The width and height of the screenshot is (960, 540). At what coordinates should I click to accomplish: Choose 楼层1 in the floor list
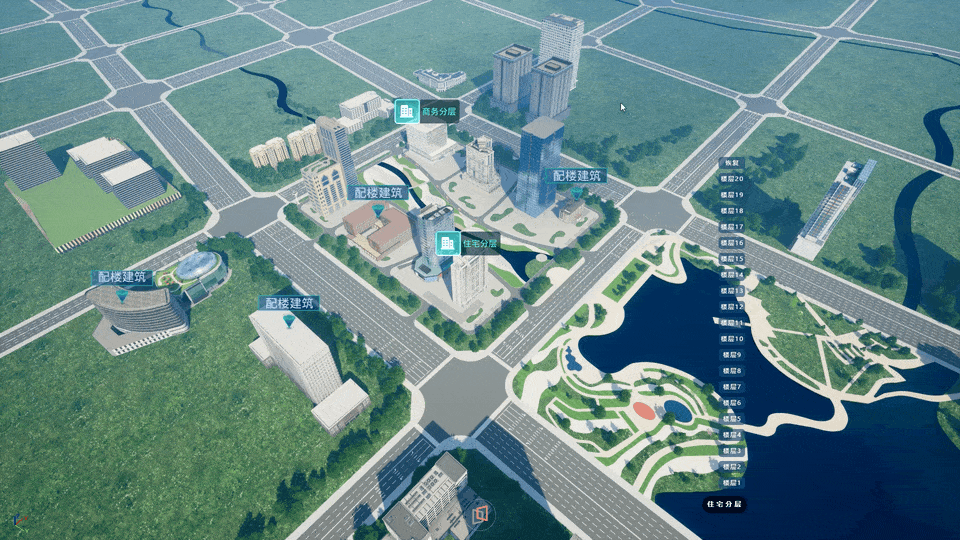click(732, 483)
